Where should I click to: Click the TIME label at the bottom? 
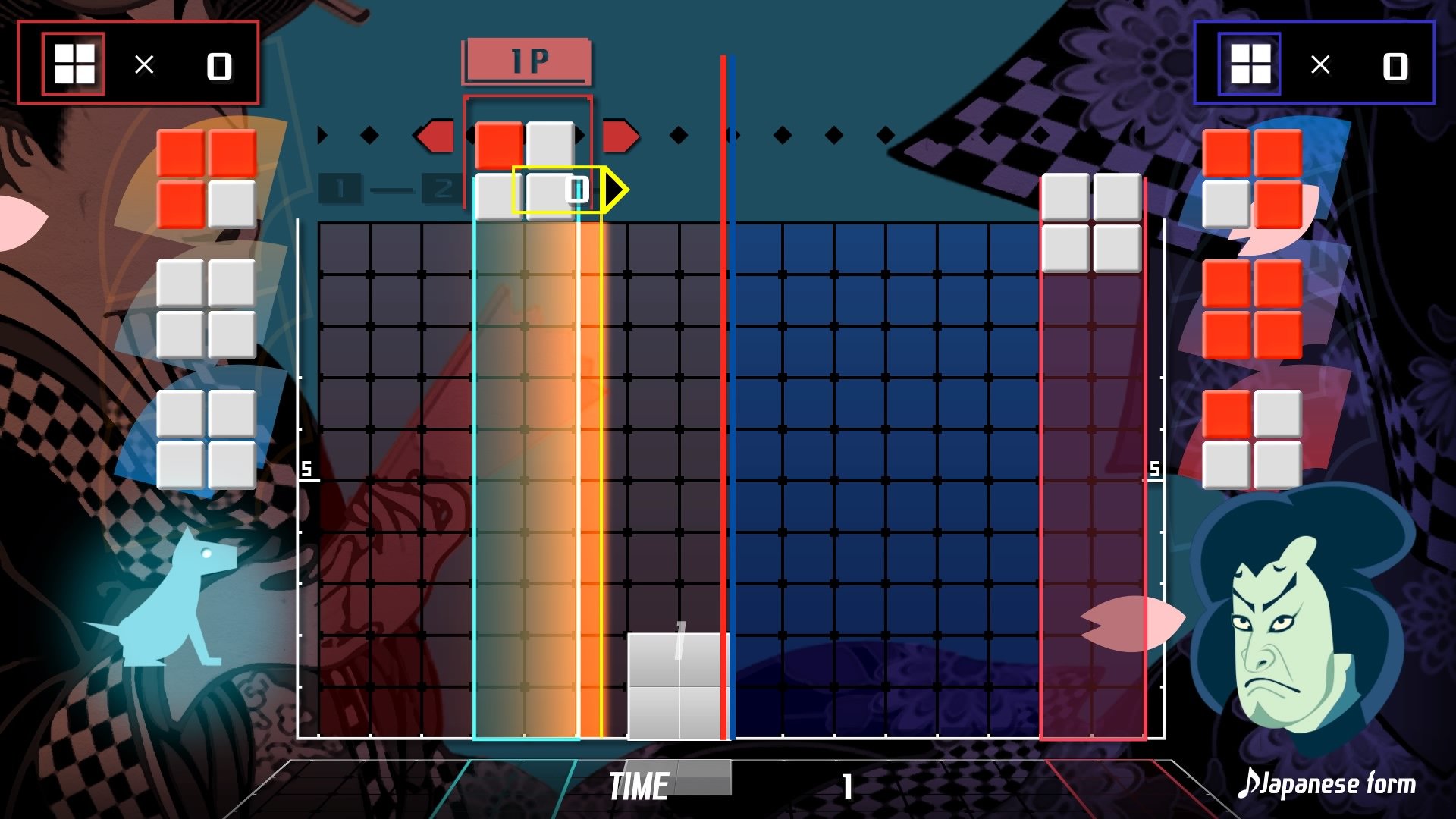coord(639,786)
